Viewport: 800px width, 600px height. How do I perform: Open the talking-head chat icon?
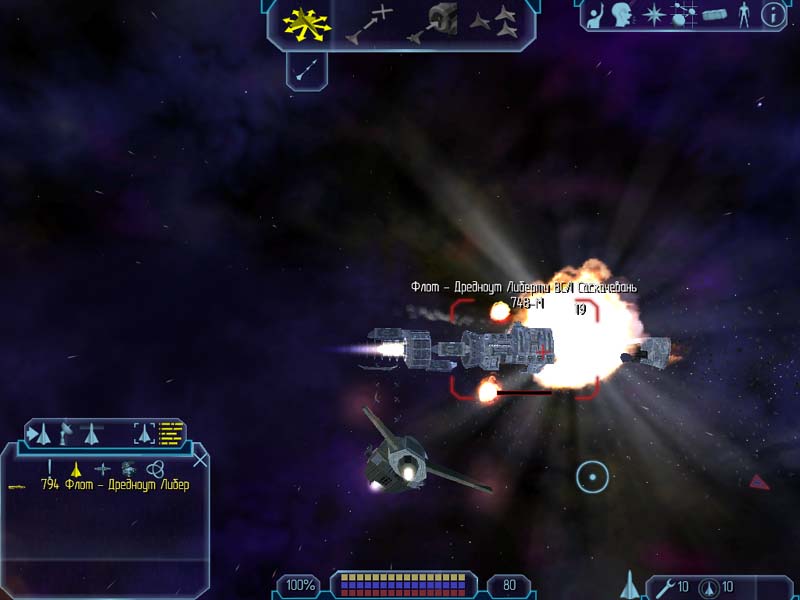tap(625, 16)
